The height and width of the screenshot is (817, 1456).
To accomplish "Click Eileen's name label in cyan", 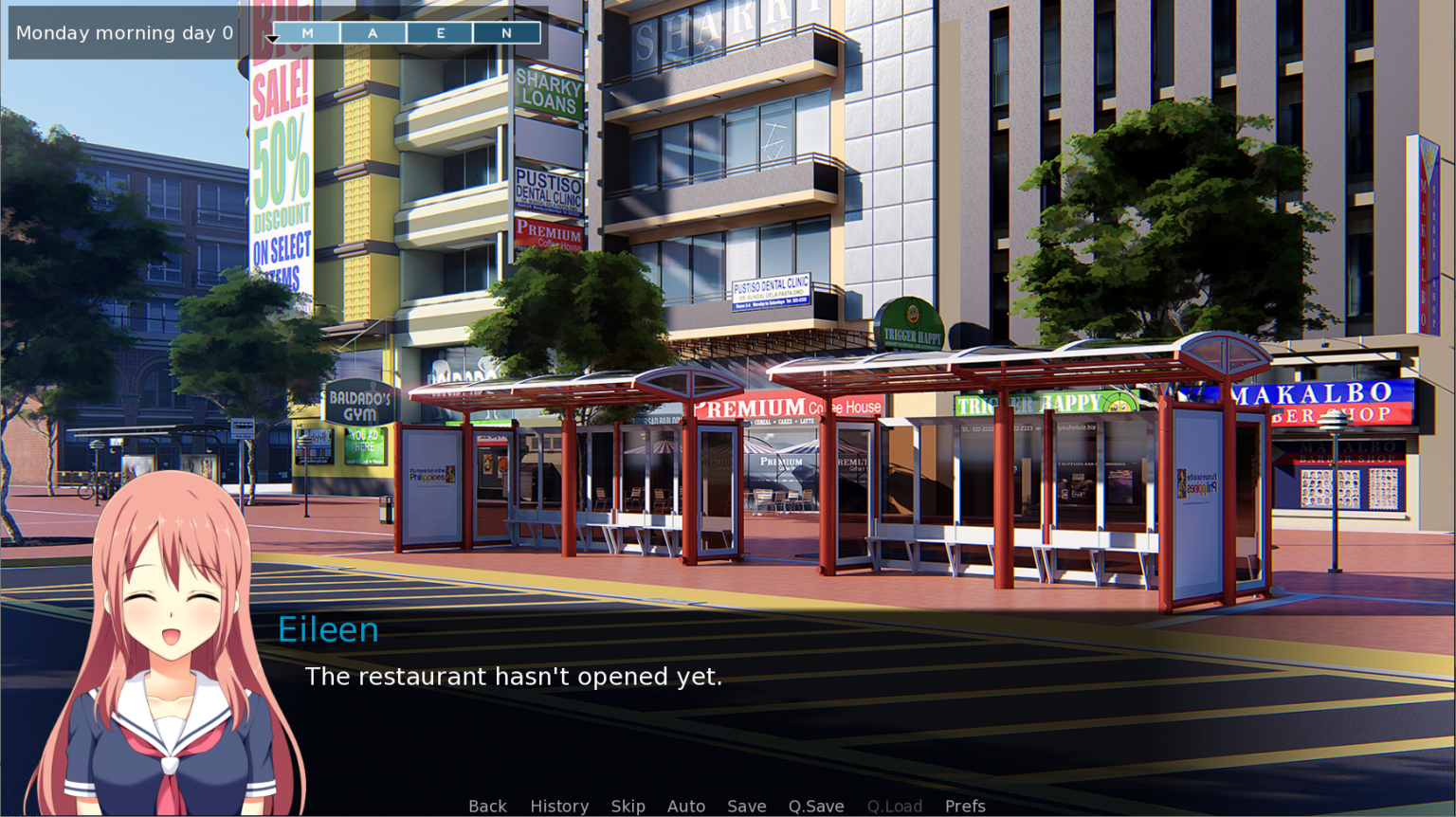I will click(x=328, y=628).
